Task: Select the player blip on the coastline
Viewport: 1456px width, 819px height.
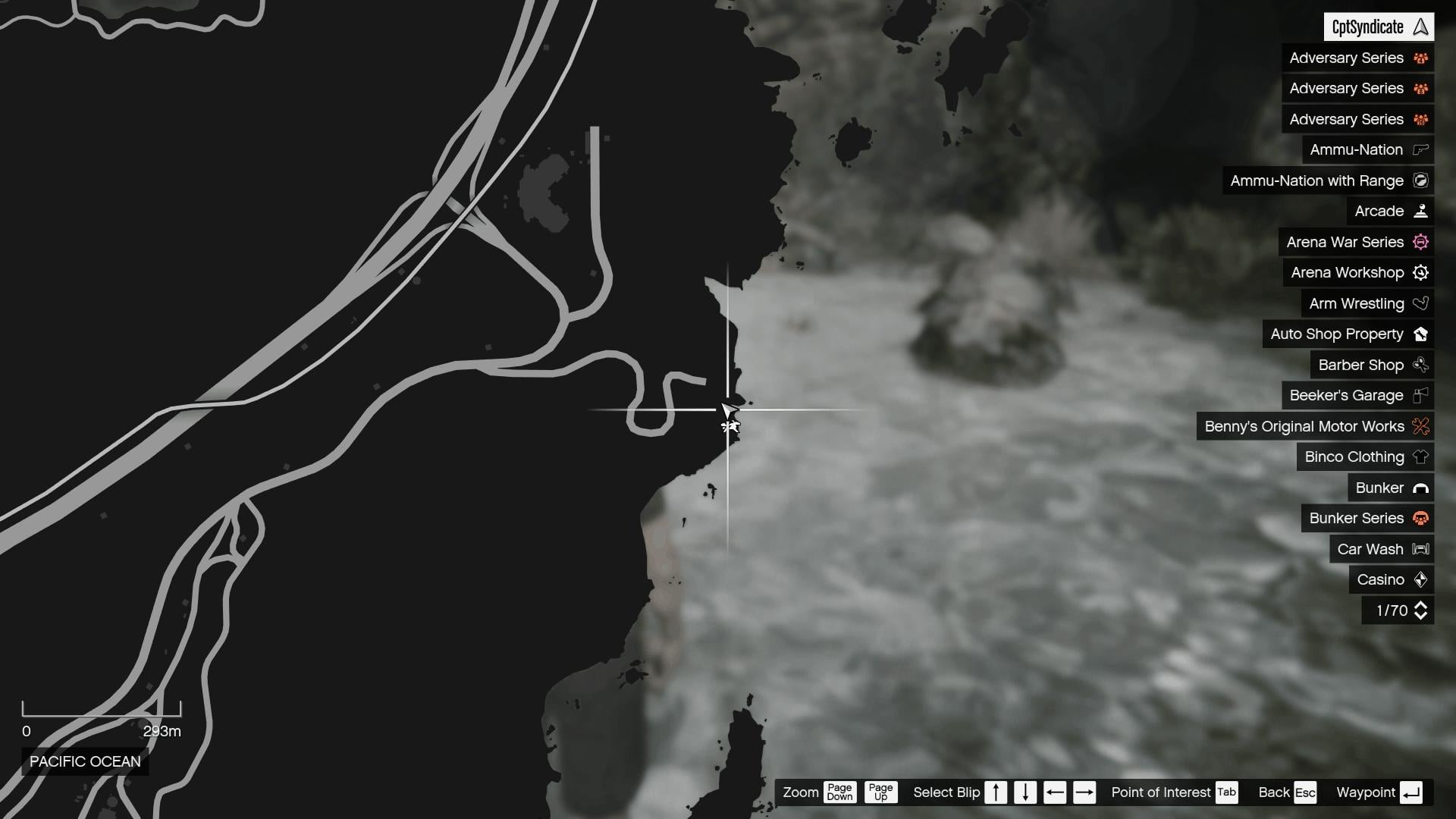Action: 730,425
